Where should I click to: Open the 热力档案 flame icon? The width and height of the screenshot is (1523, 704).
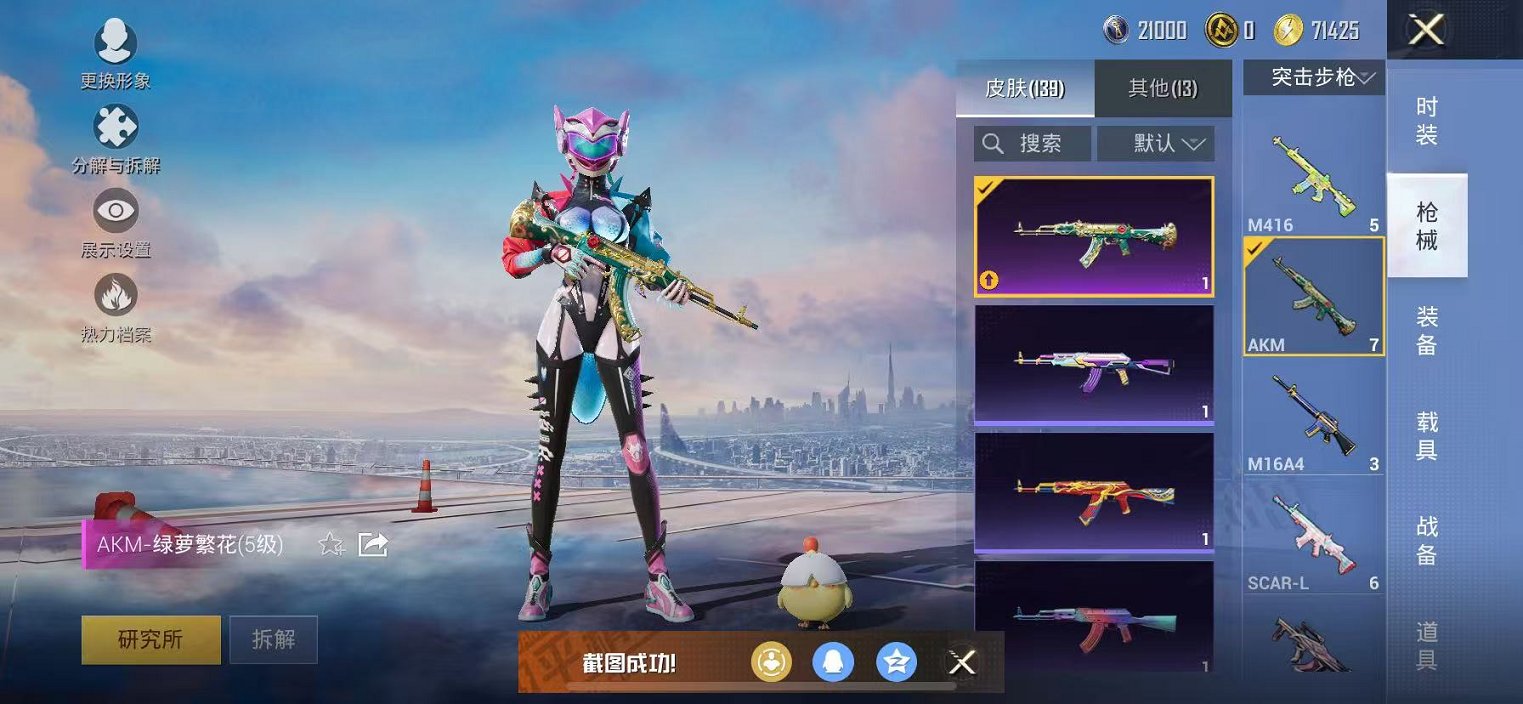pyautogui.click(x=116, y=296)
